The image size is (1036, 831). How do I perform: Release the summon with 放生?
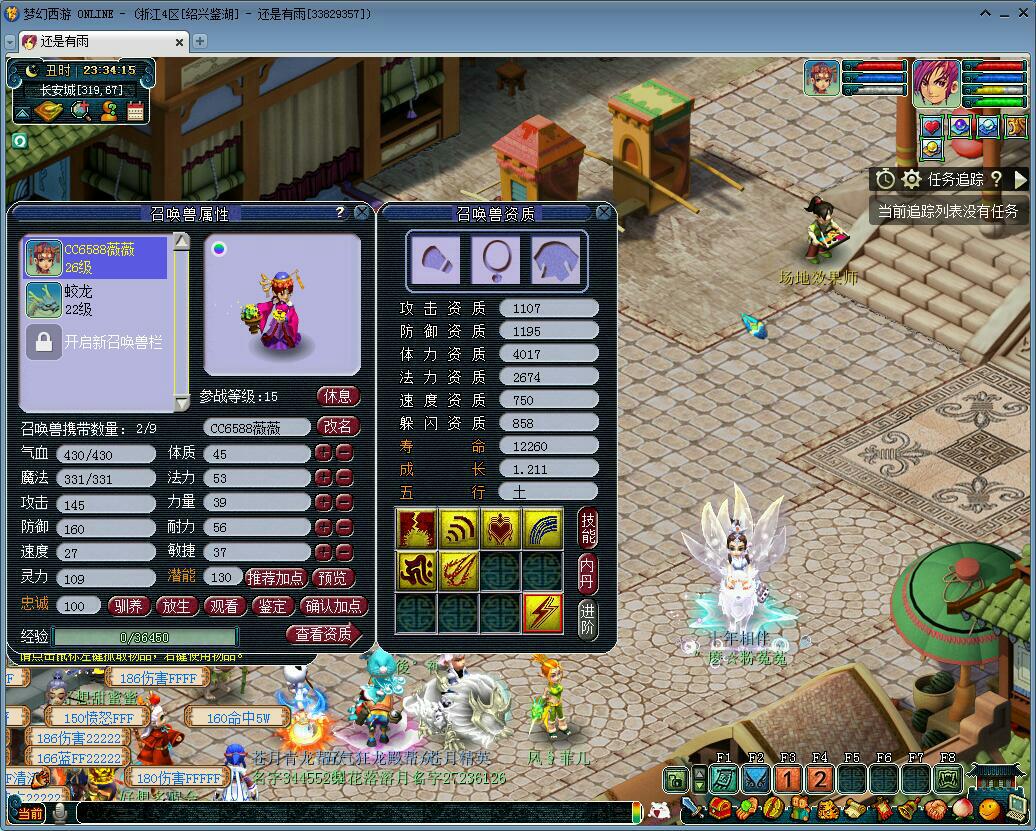coord(176,606)
